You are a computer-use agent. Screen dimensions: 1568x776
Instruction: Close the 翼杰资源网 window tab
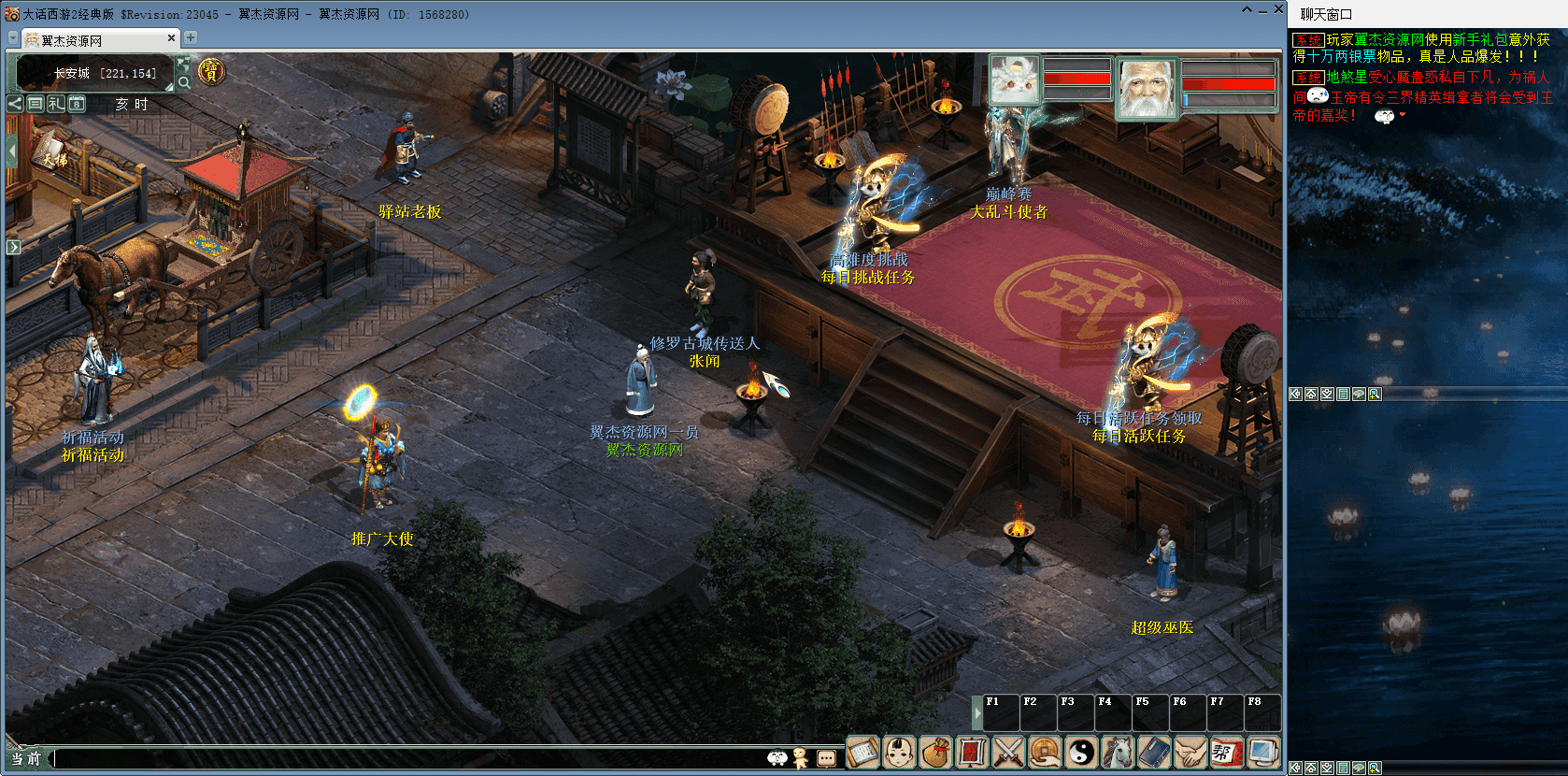click(171, 38)
